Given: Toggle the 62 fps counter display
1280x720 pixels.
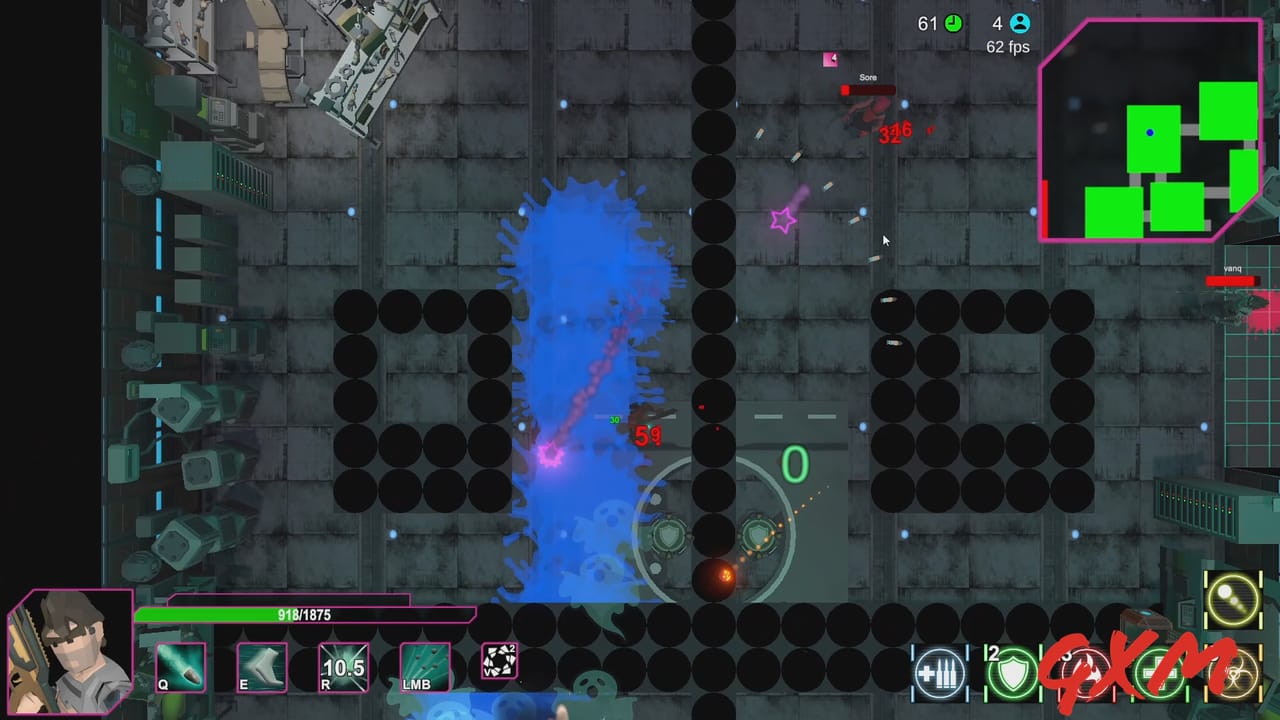Looking at the screenshot, I should 1008,46.
